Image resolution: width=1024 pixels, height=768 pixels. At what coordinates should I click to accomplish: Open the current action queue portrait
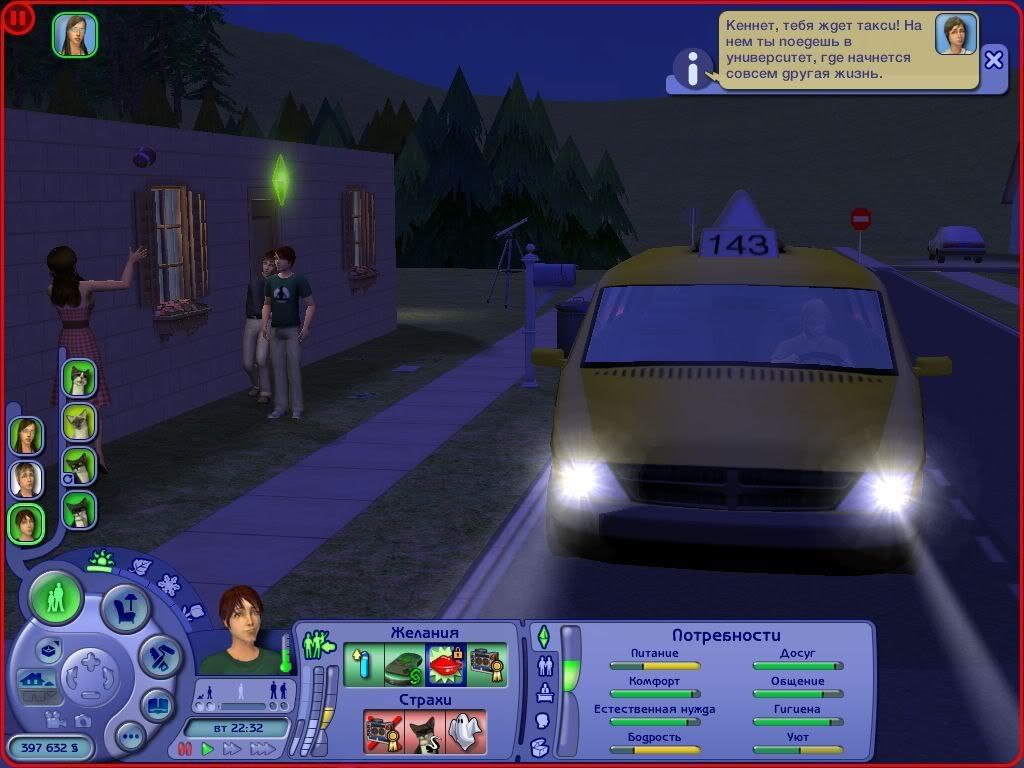point(75,34)
